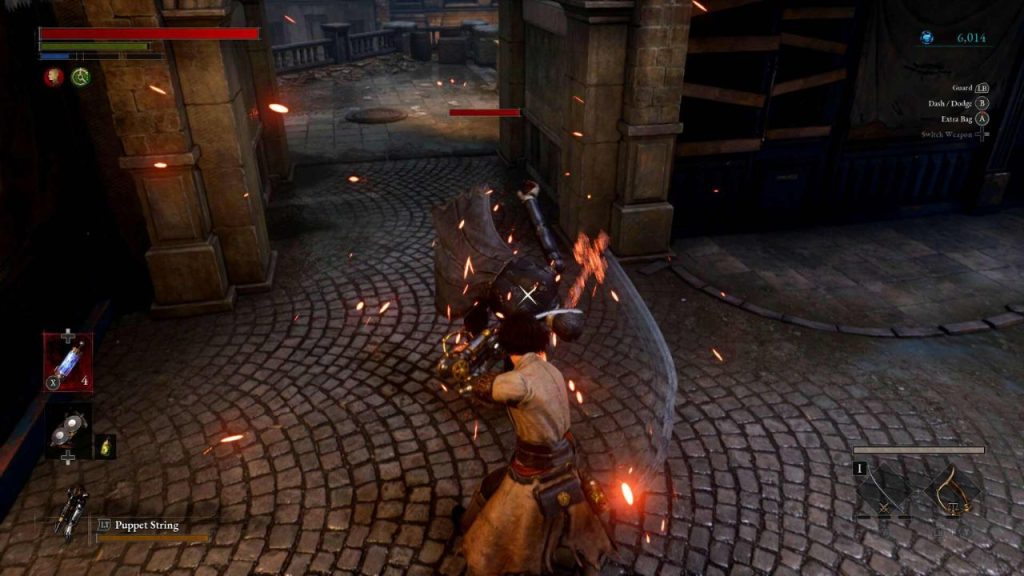Click the blue Ergo currency icon
Viewport: 1024px width, 576px height.
click(x=926, y=38)
